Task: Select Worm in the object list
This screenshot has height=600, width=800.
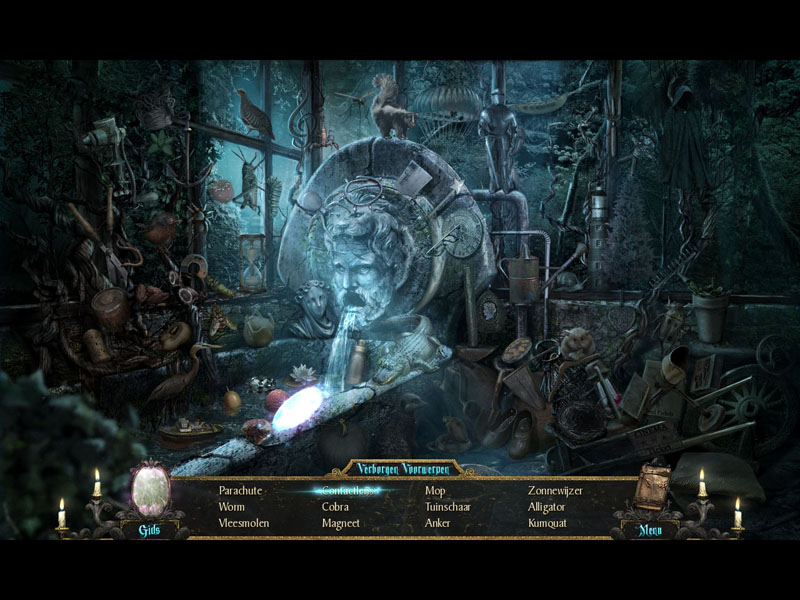Action: pos(231,507)
